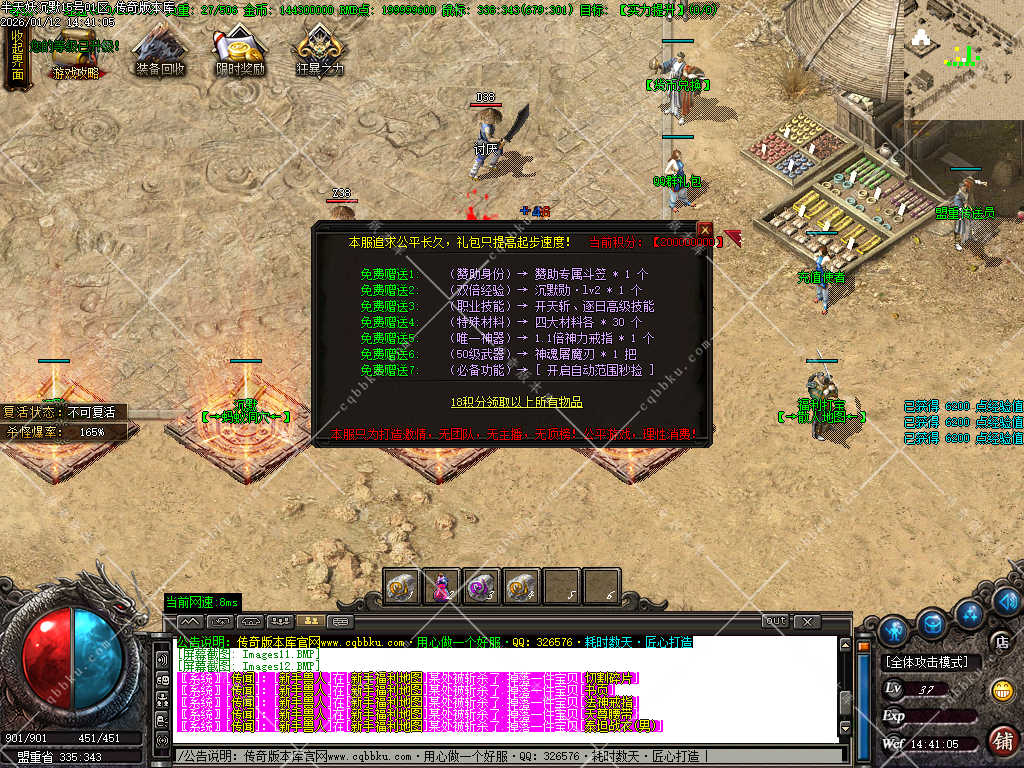Screen dimensions: 1024x768
Task: Click the blue sound speaker round button
Action: (x=1007, y=601)
